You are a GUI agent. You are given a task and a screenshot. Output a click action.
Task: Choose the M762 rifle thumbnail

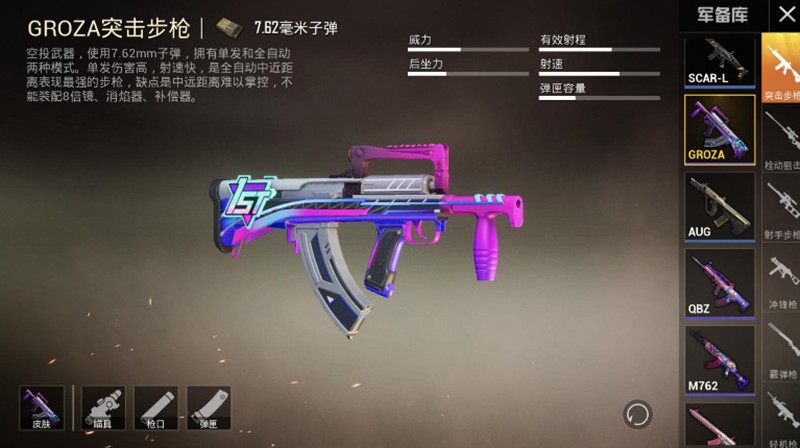(719, 360)
